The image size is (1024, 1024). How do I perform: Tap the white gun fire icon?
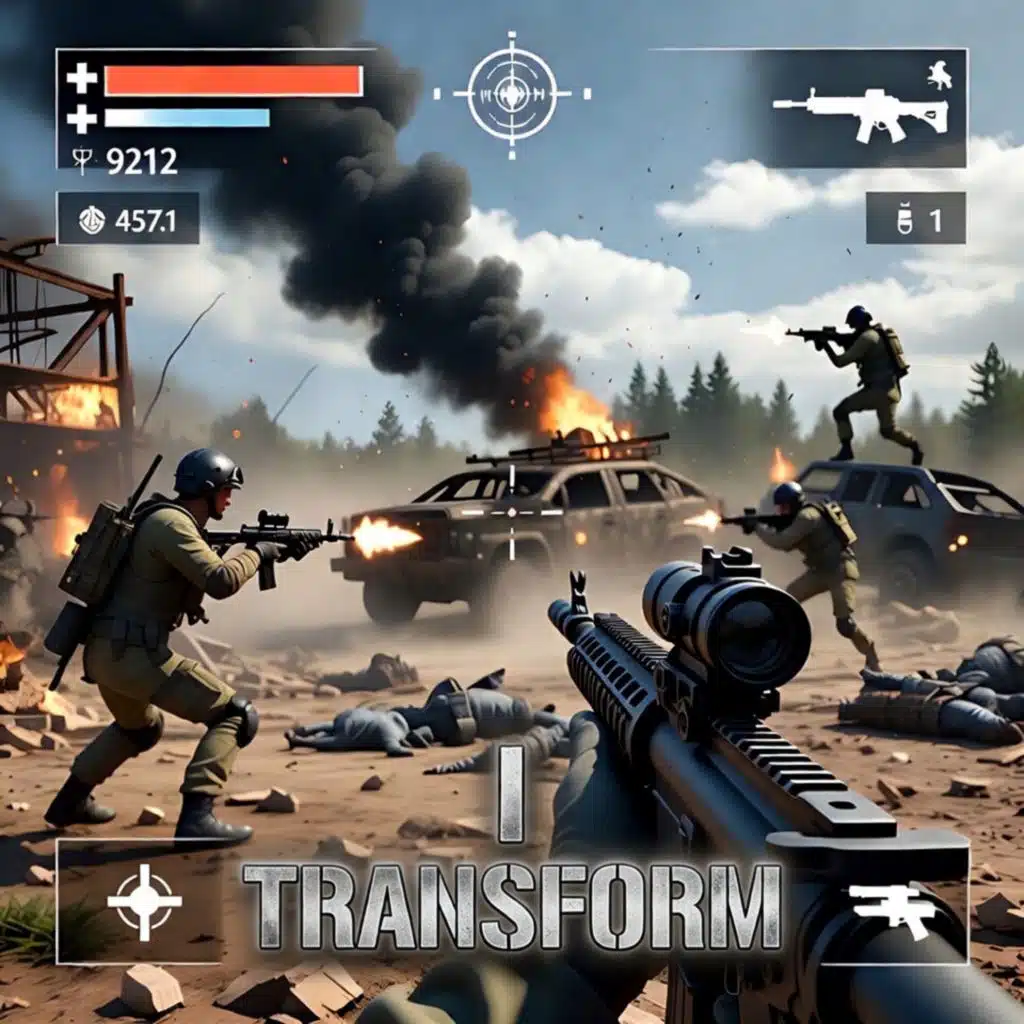892,908
